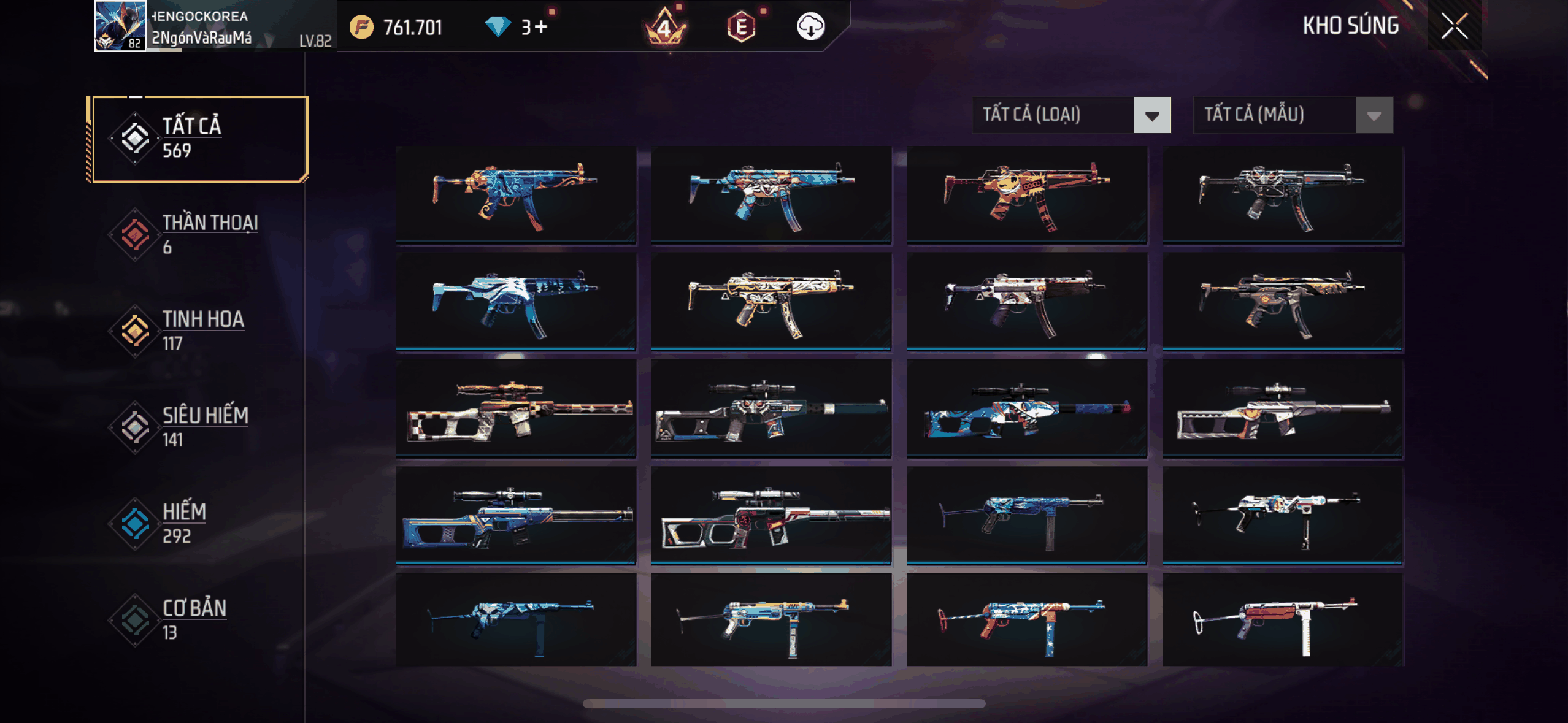1568x723 pixels.
Task: Close the Kho Súng weapon vault
Action: (x=1454, y=26)
